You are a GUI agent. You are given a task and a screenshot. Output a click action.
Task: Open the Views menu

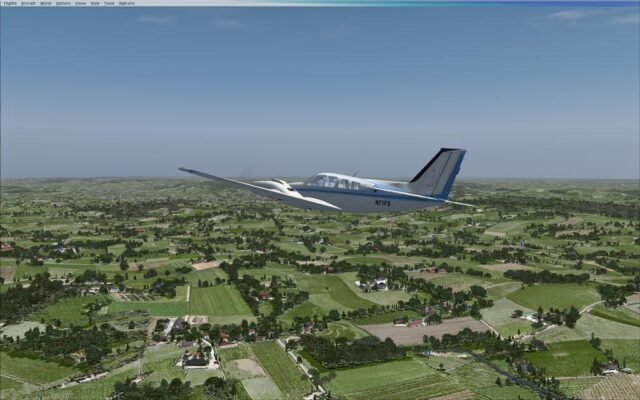(x=80, y=3)
